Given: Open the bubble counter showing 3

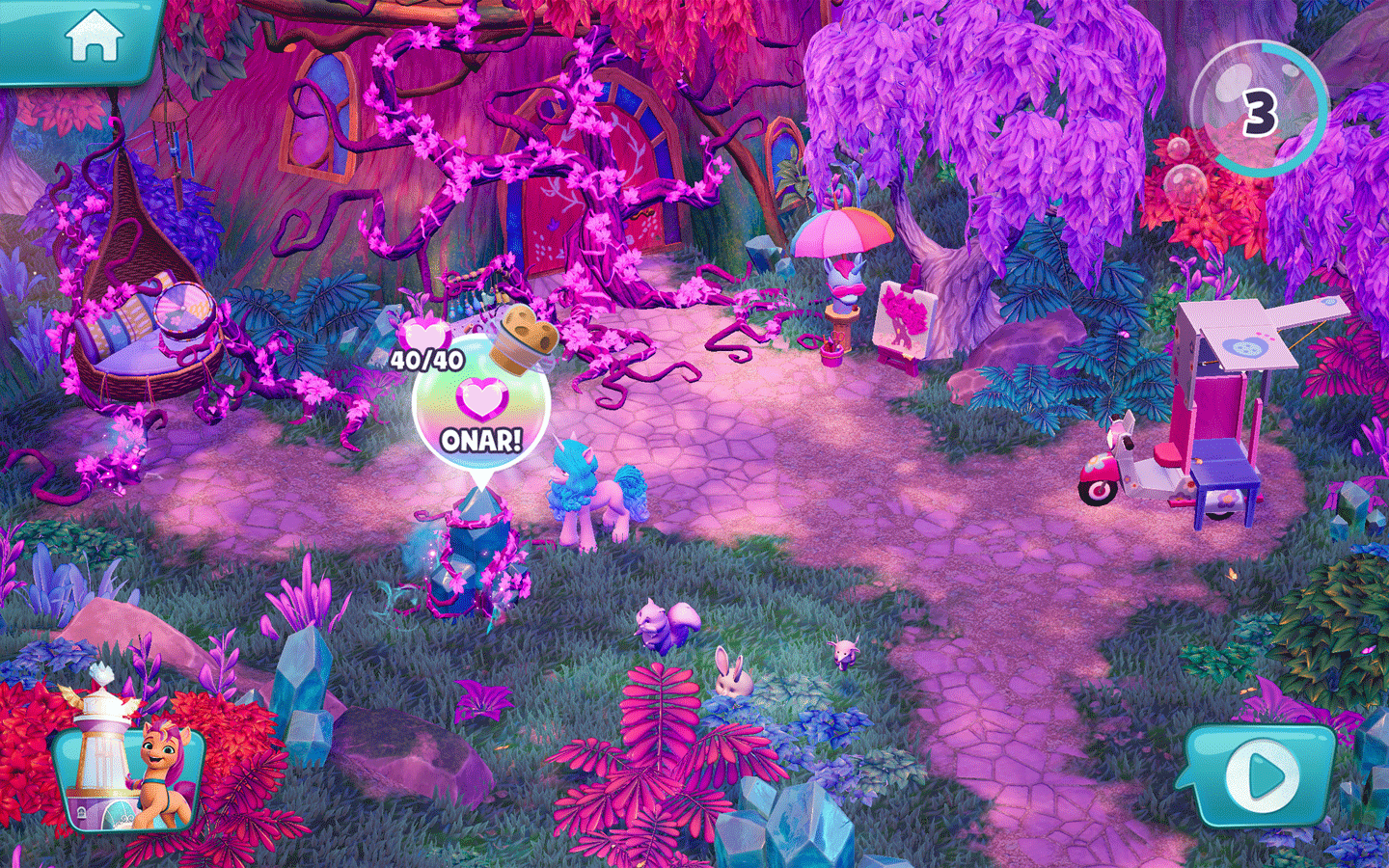Looking at the screenshot, I should pyautogui.click(x=1259, y=111).
